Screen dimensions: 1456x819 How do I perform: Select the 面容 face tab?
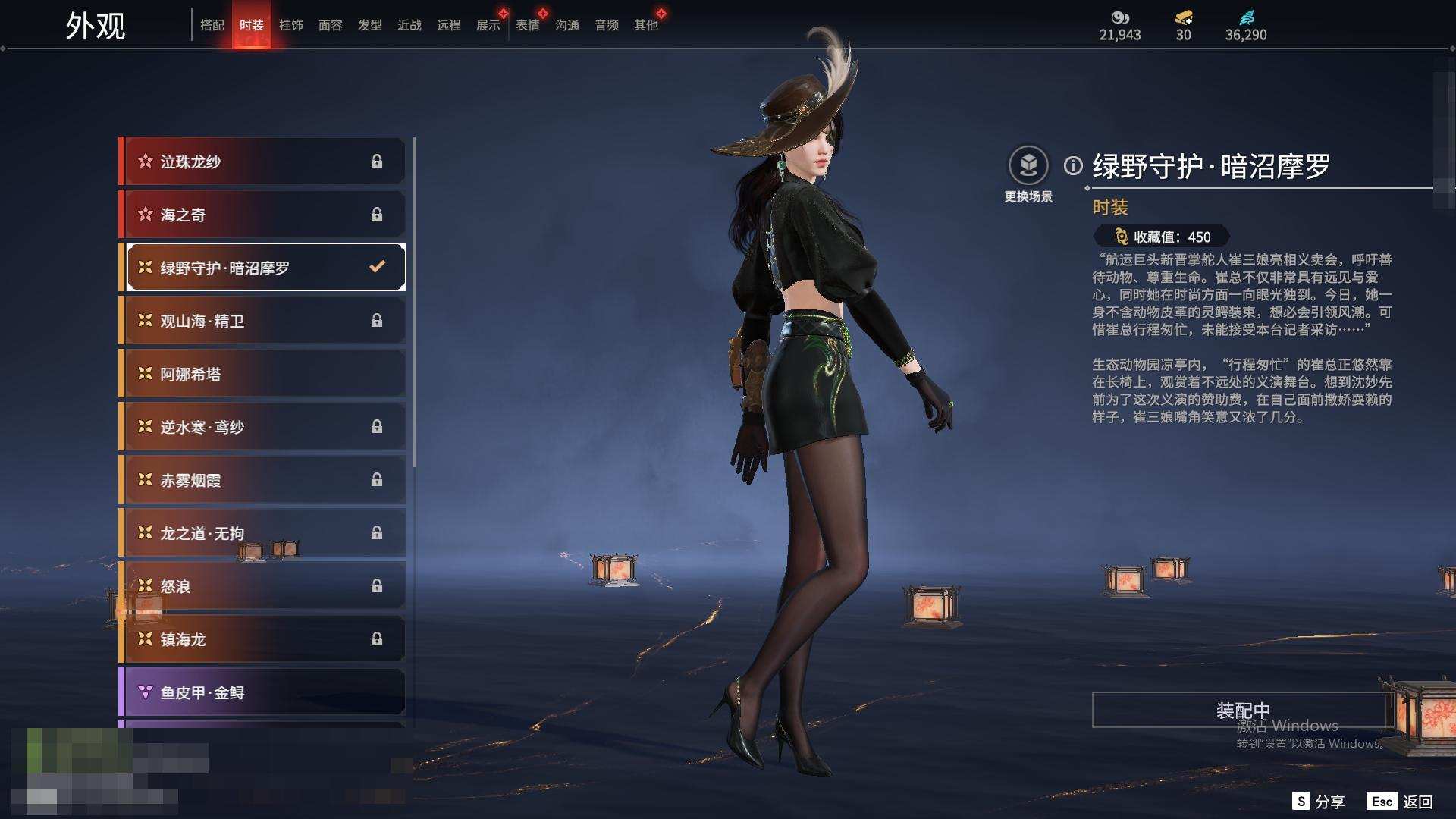click(331, 25)
